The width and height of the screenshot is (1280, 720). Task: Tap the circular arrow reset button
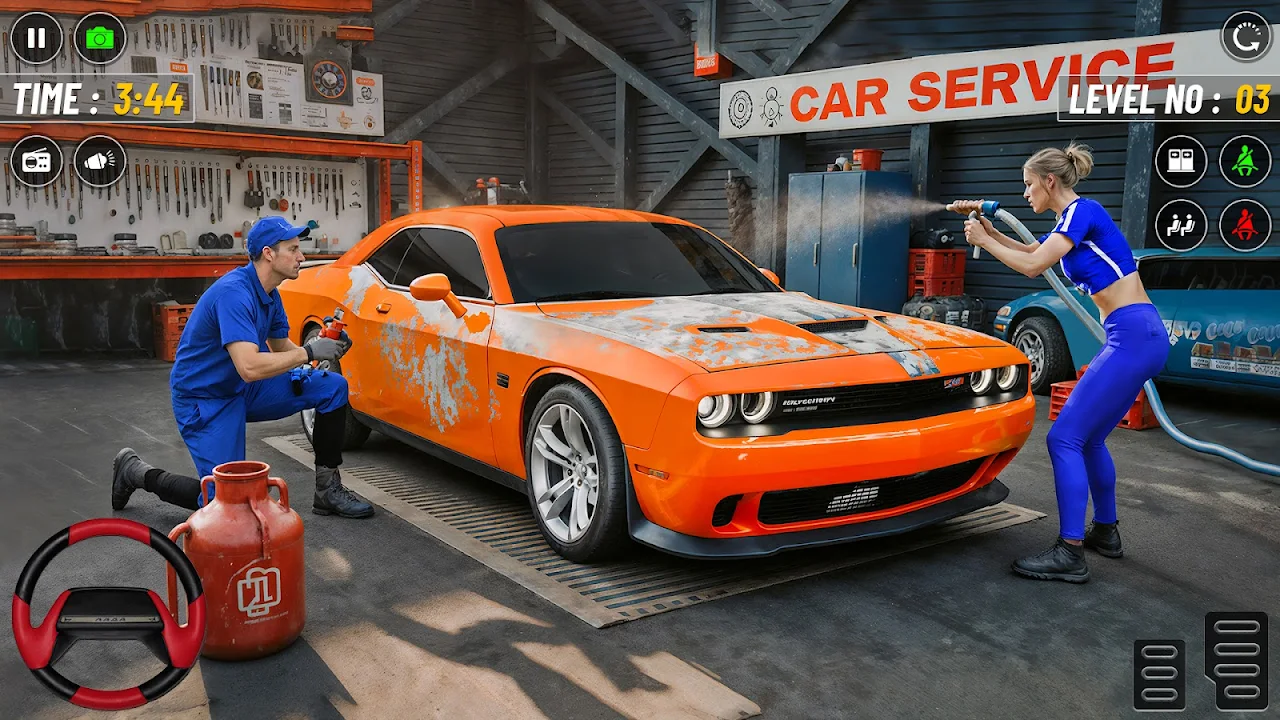(1246, 37)
